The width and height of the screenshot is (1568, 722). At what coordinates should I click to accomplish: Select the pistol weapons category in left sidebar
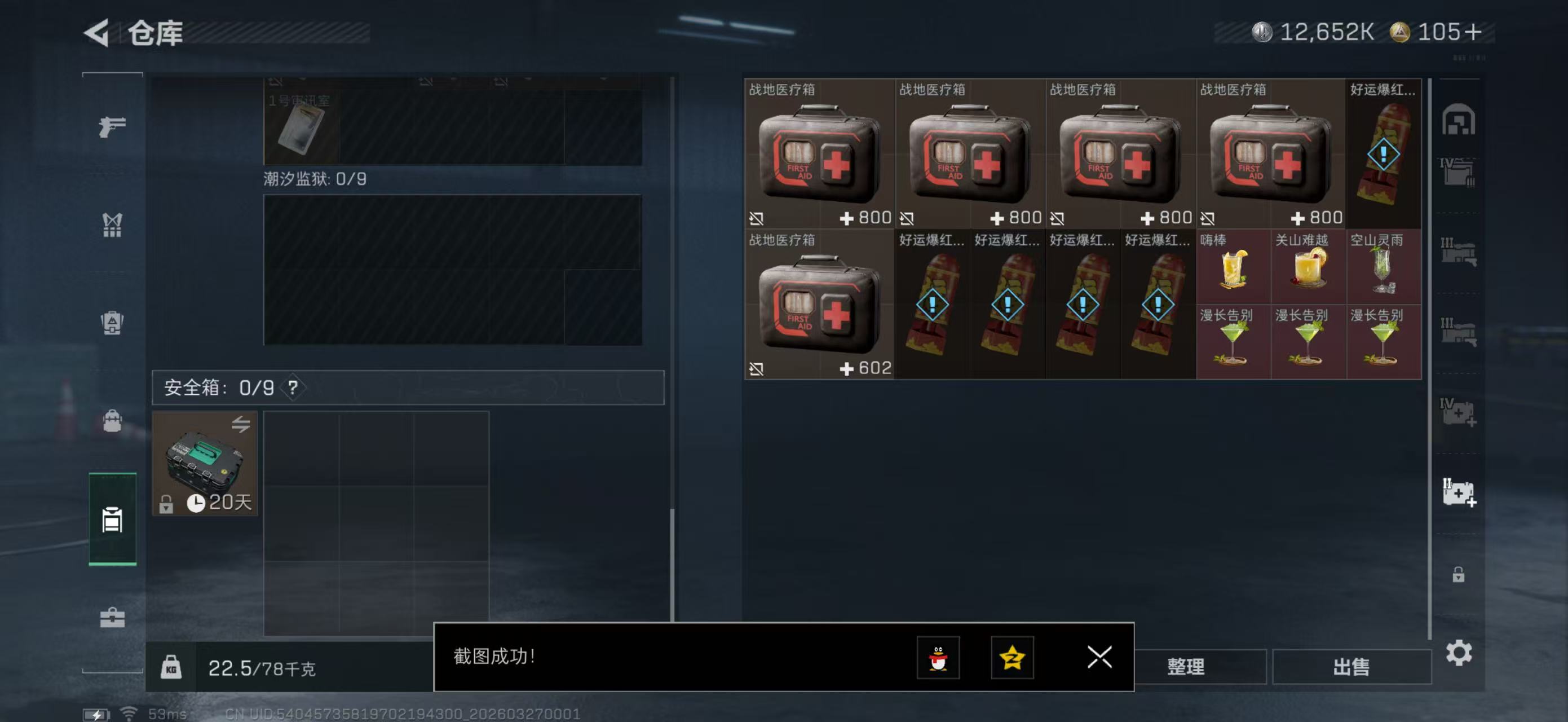(112, 126)
